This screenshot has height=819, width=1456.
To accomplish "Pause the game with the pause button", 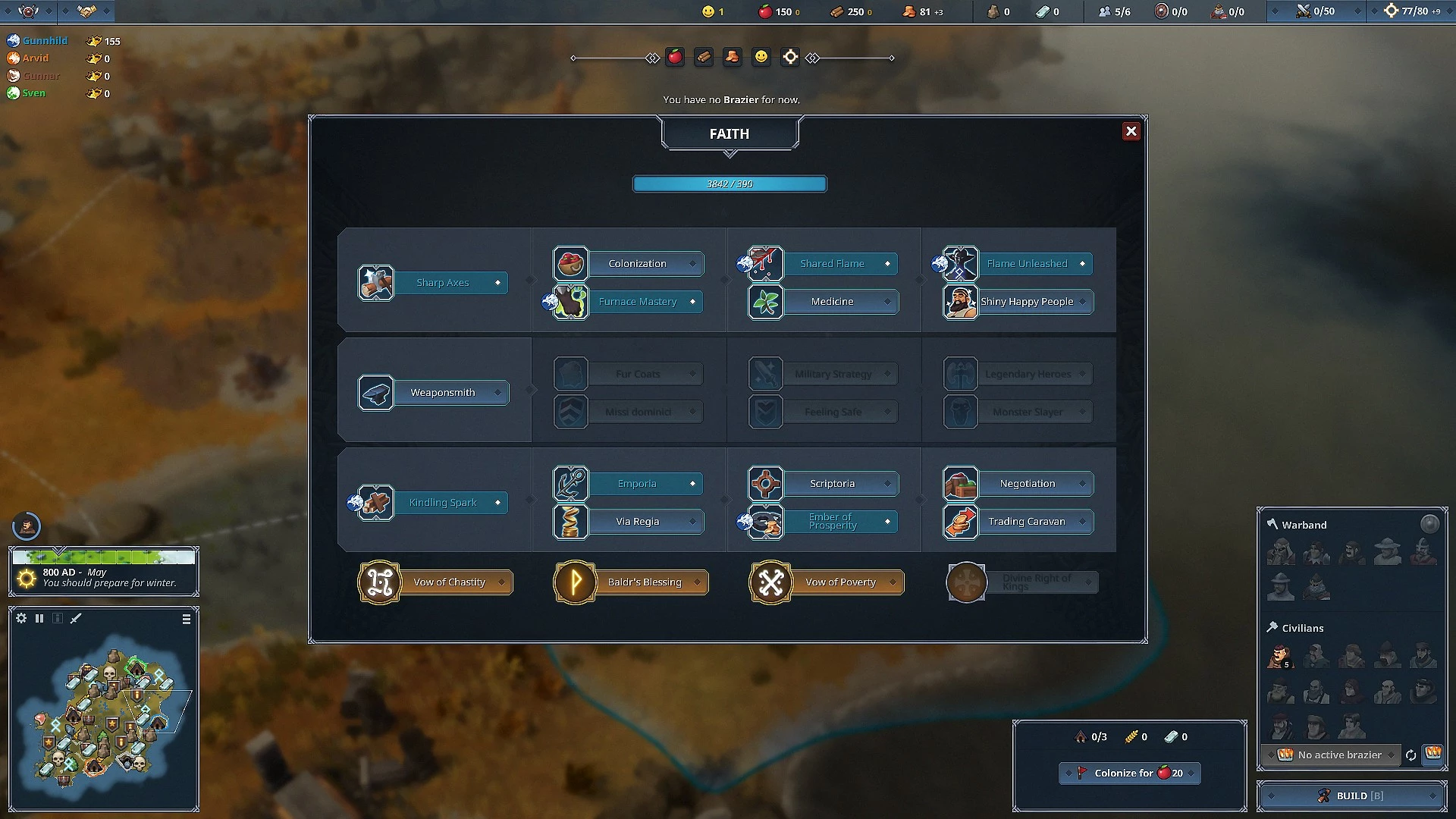I will 39,619.
